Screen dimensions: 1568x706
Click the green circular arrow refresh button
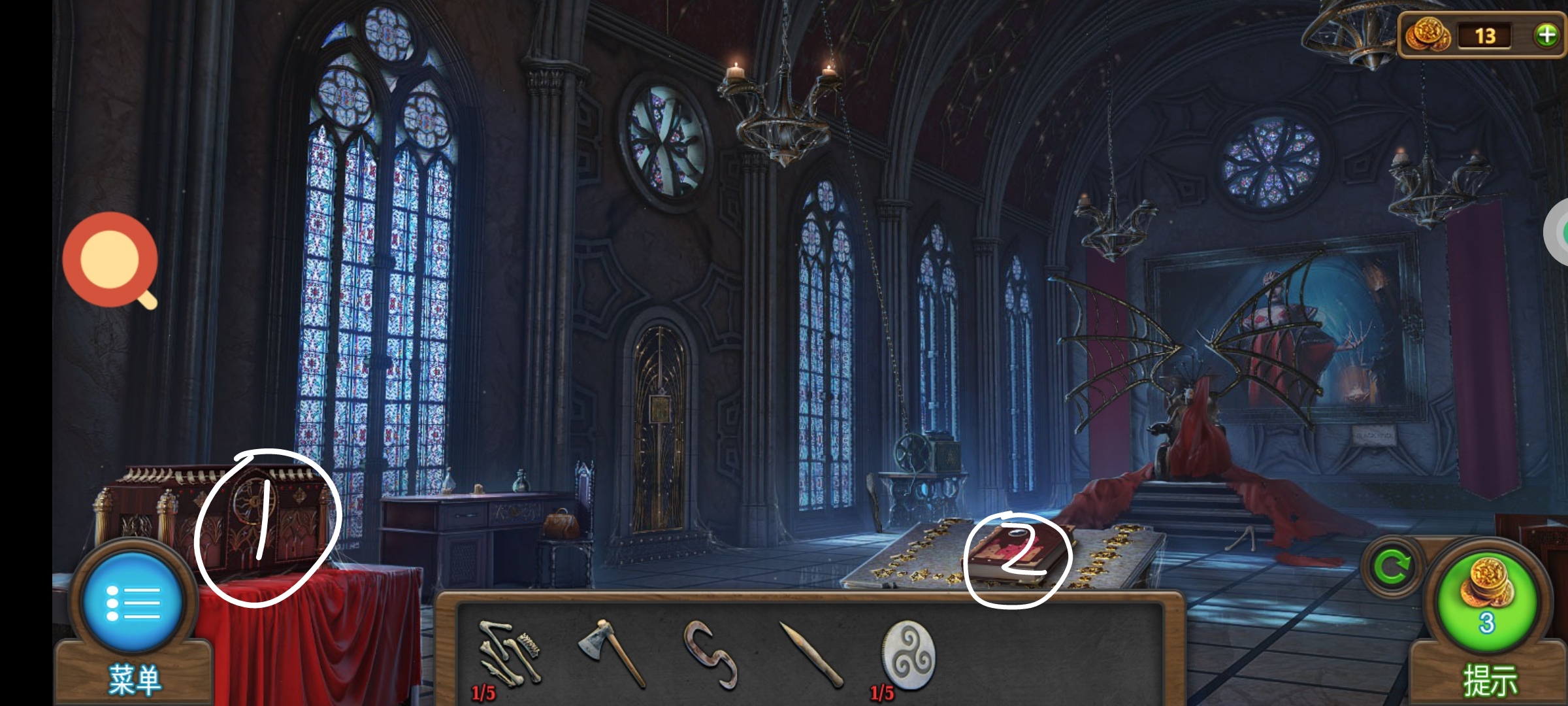click(x=1392, y=567)
